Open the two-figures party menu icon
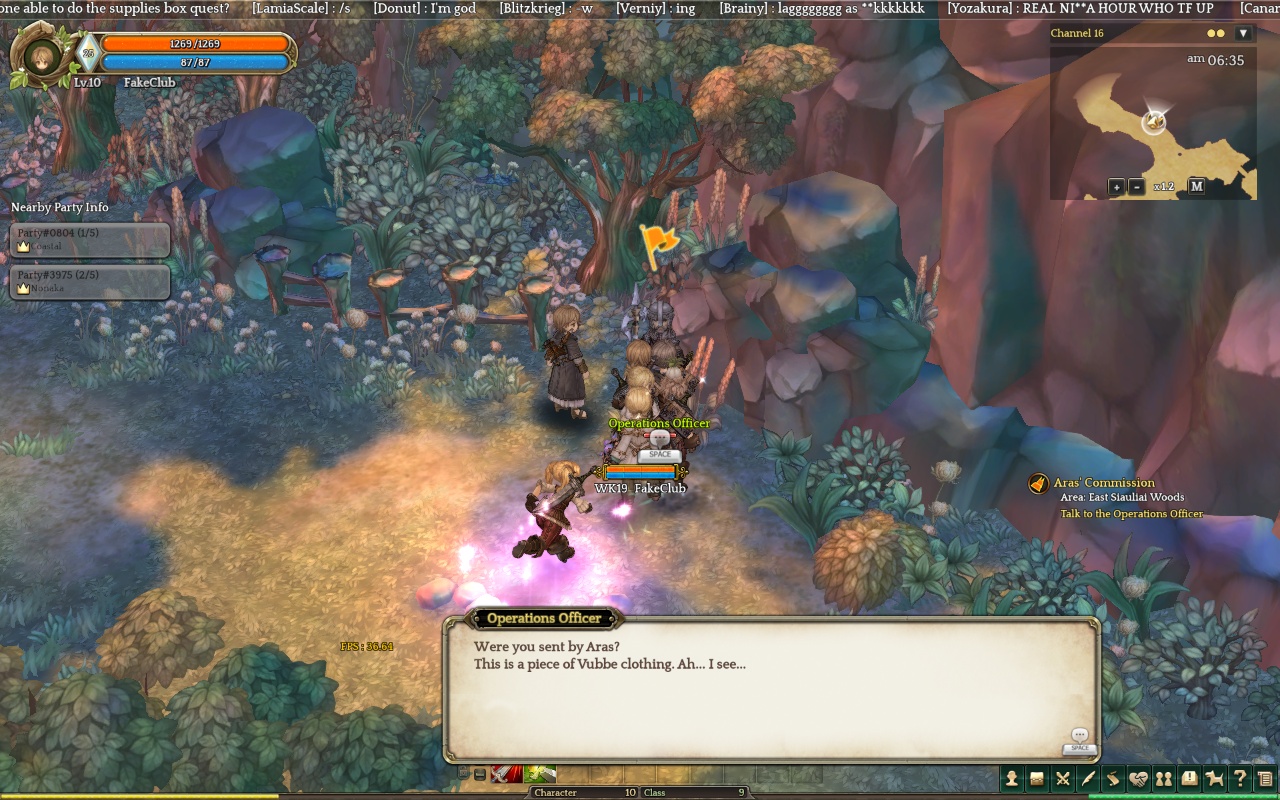Viewport: 1280px width, 800px height. pyautogui.click(x=1163, y=778)
